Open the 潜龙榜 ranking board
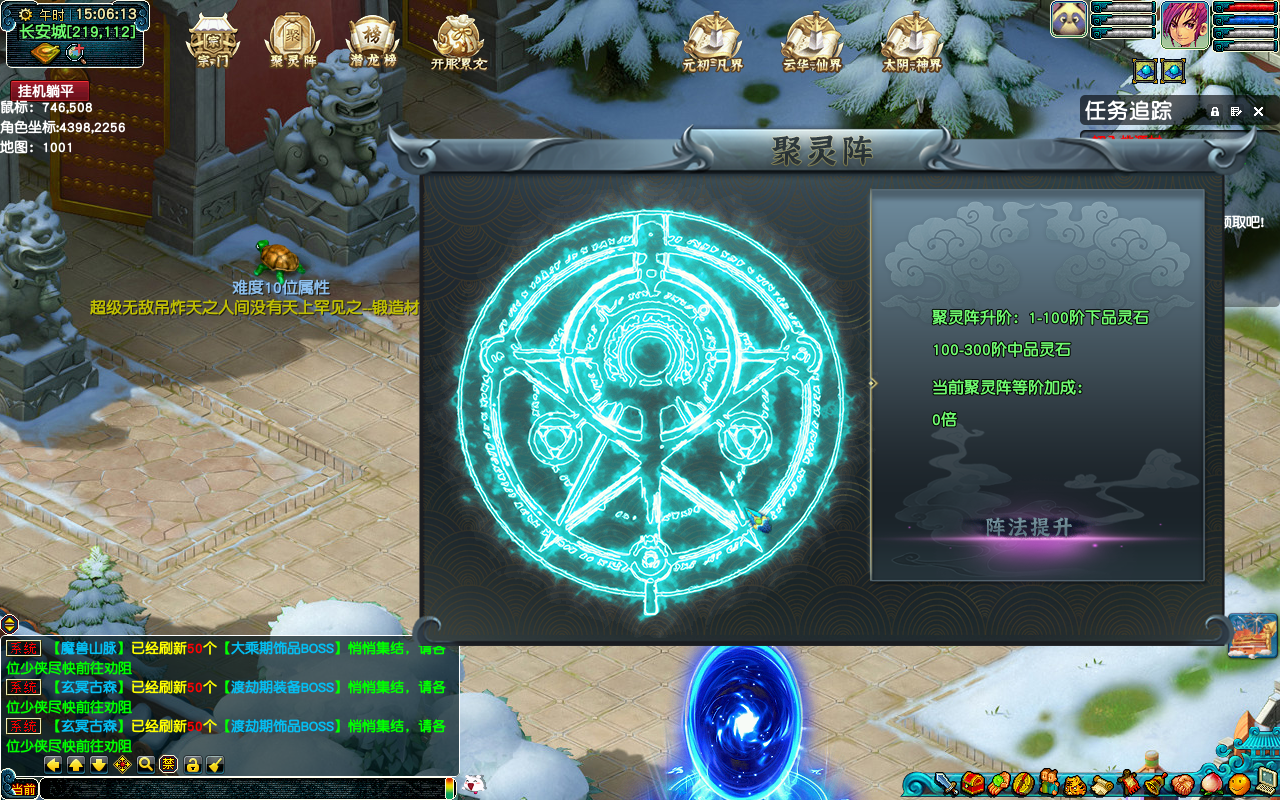The height and width of the screenshot is (800, 1280). coord(372,40)
